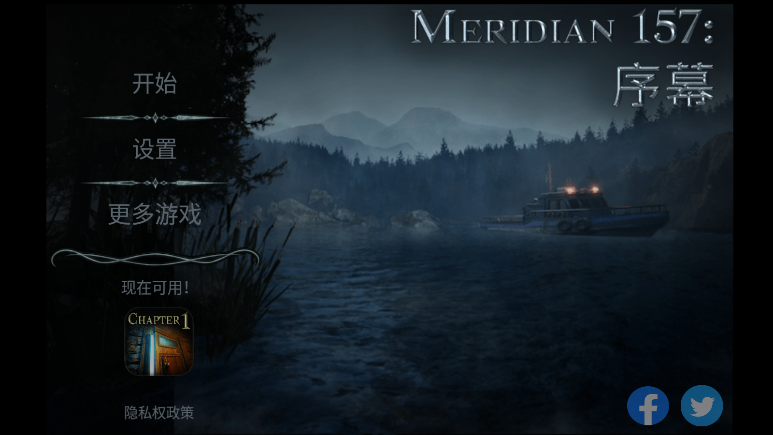Select 更多游戏 more games entry
The height and width of the screenshot is (435, 773).
click(154, 214)
